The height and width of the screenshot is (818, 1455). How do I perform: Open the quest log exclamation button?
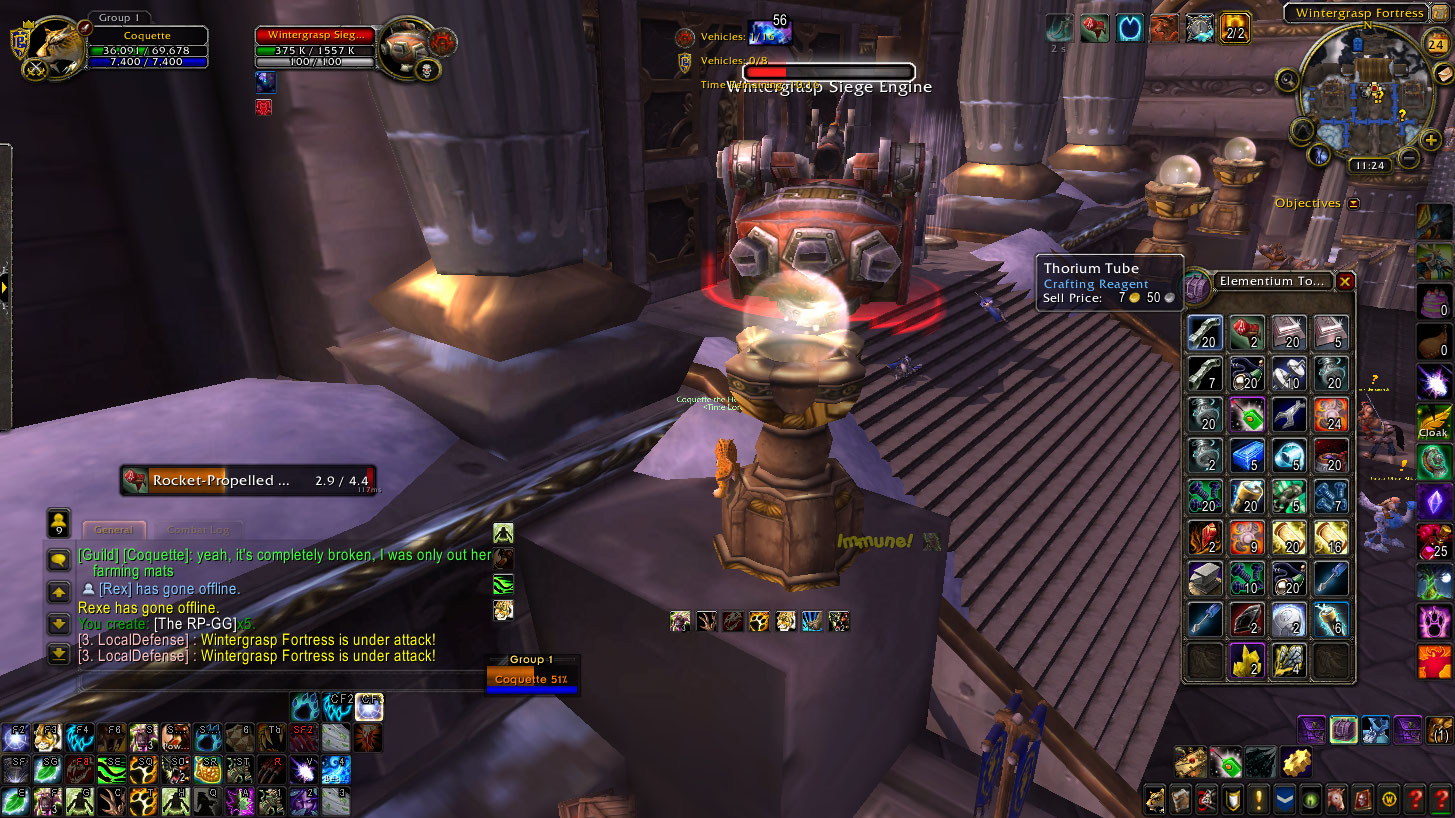coord(1258,799)
